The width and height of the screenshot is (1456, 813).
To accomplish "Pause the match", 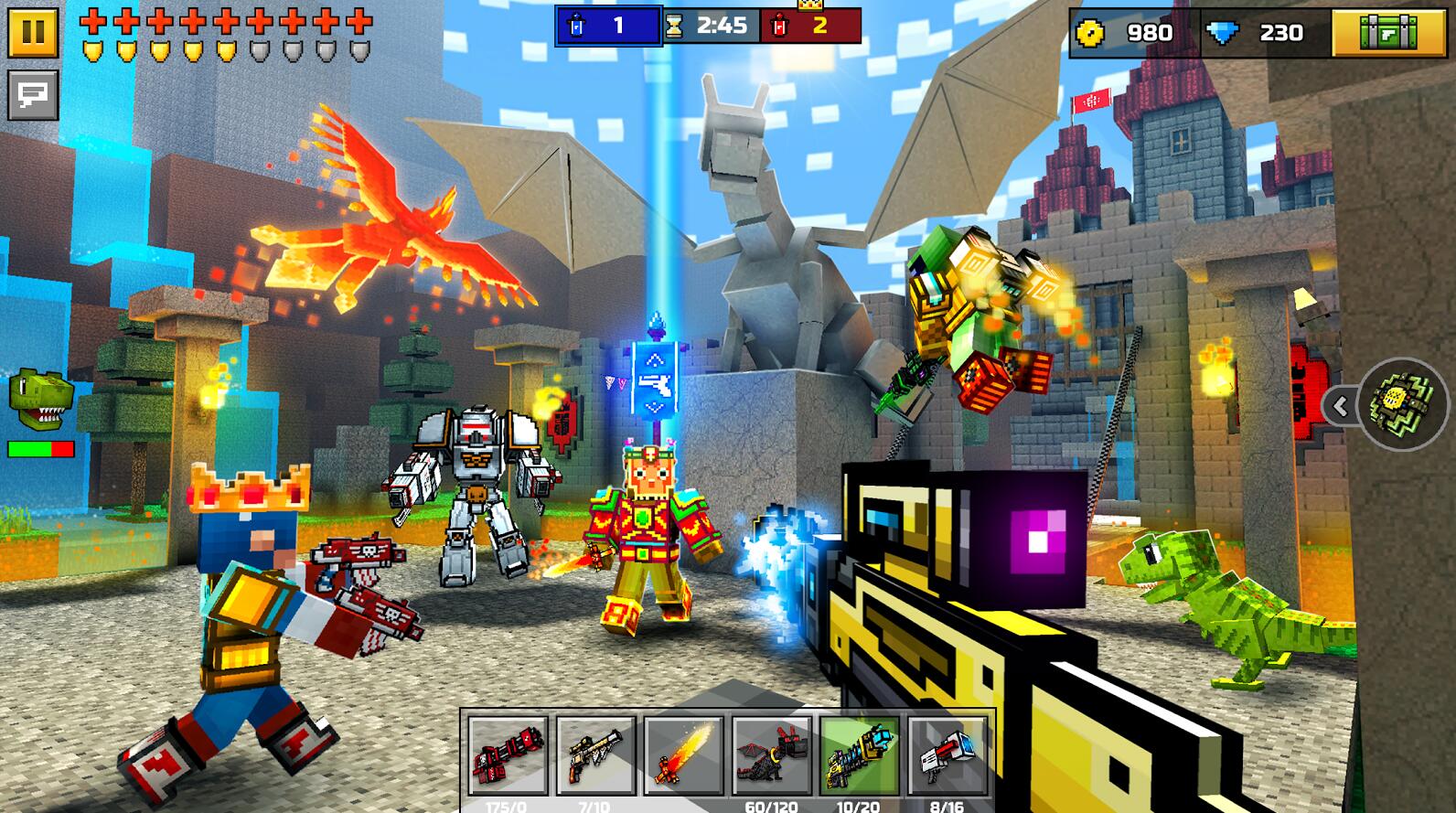I will coord(33,32).
